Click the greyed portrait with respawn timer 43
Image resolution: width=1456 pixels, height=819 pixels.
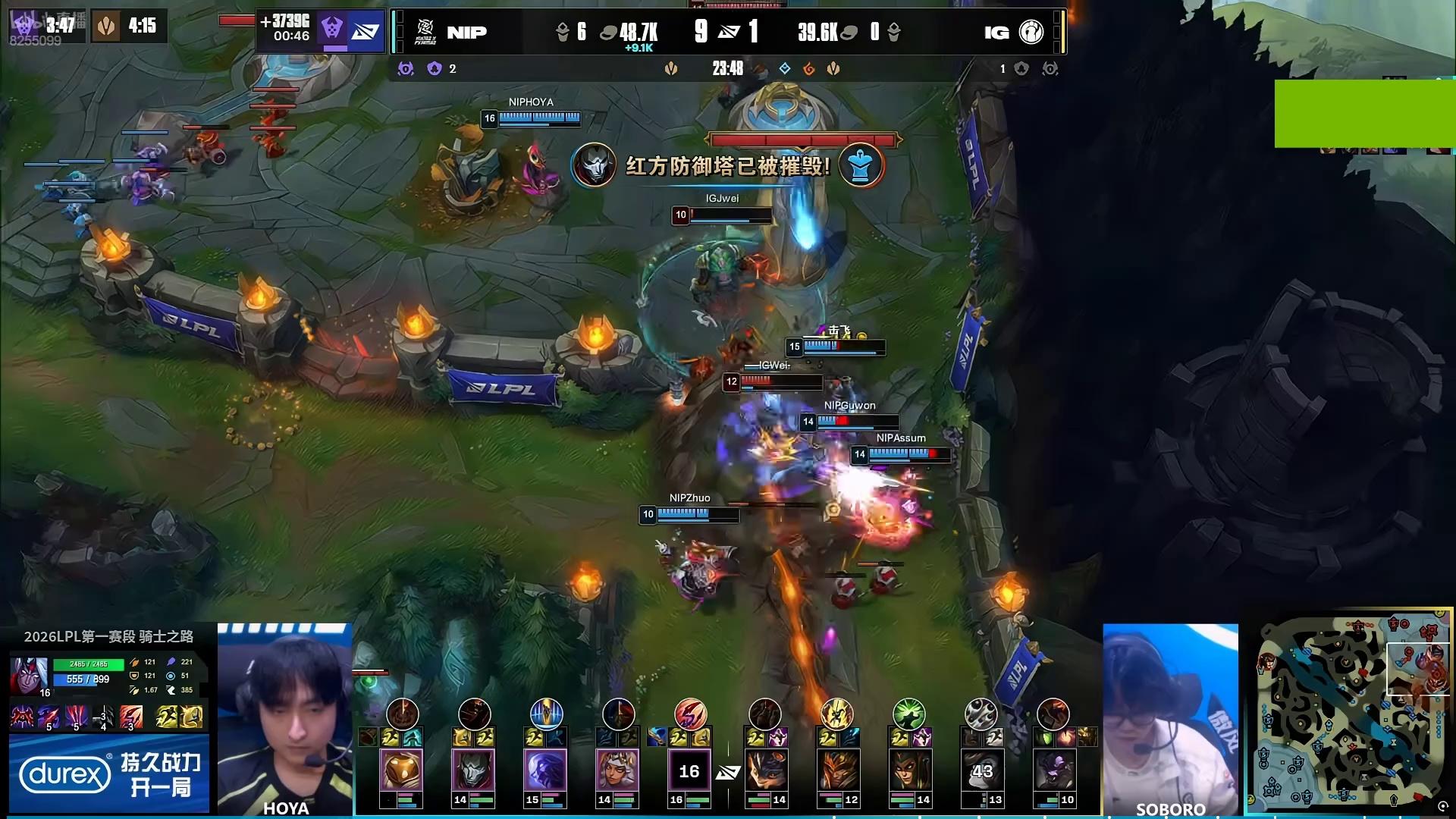(x=981, y=770)
